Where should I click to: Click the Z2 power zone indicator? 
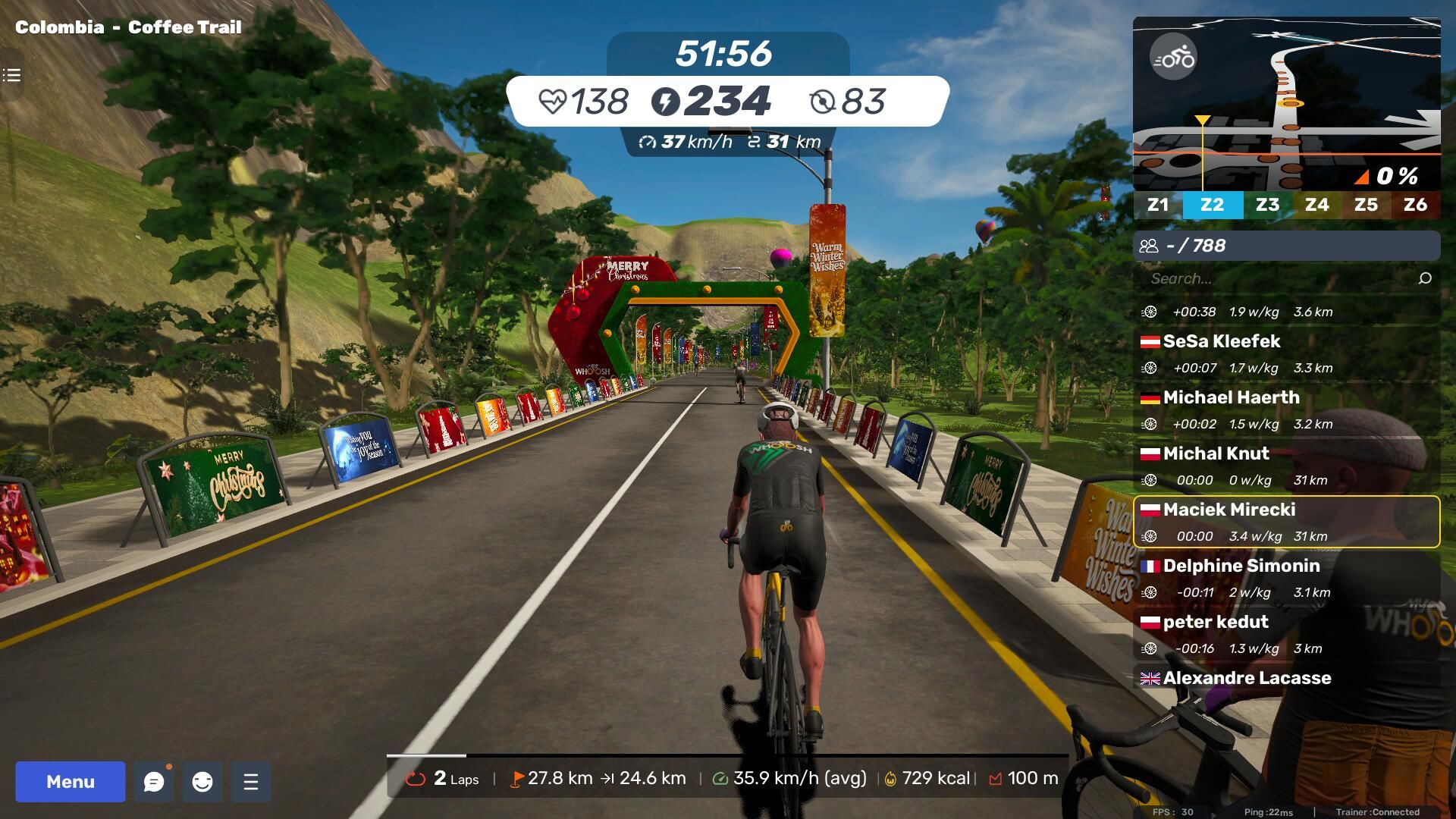tap(1212, 205)
